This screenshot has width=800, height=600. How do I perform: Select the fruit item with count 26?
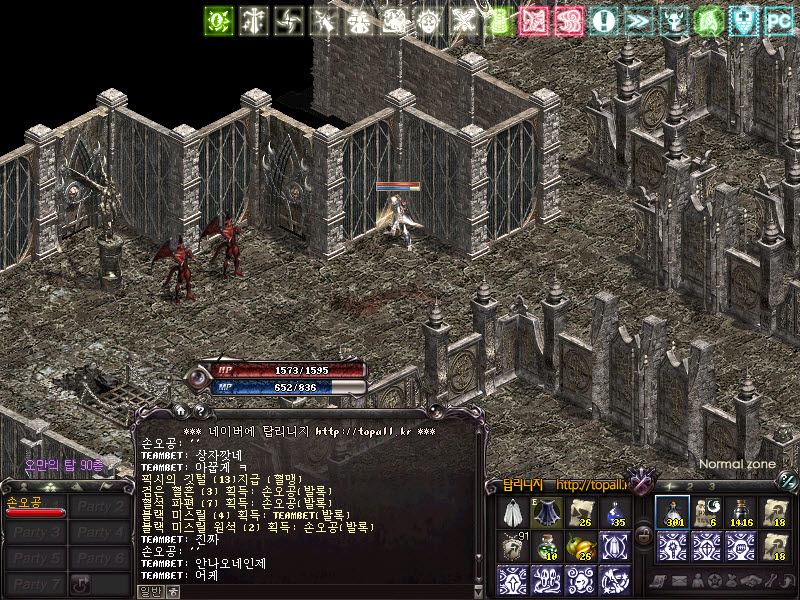pos(581,546)
